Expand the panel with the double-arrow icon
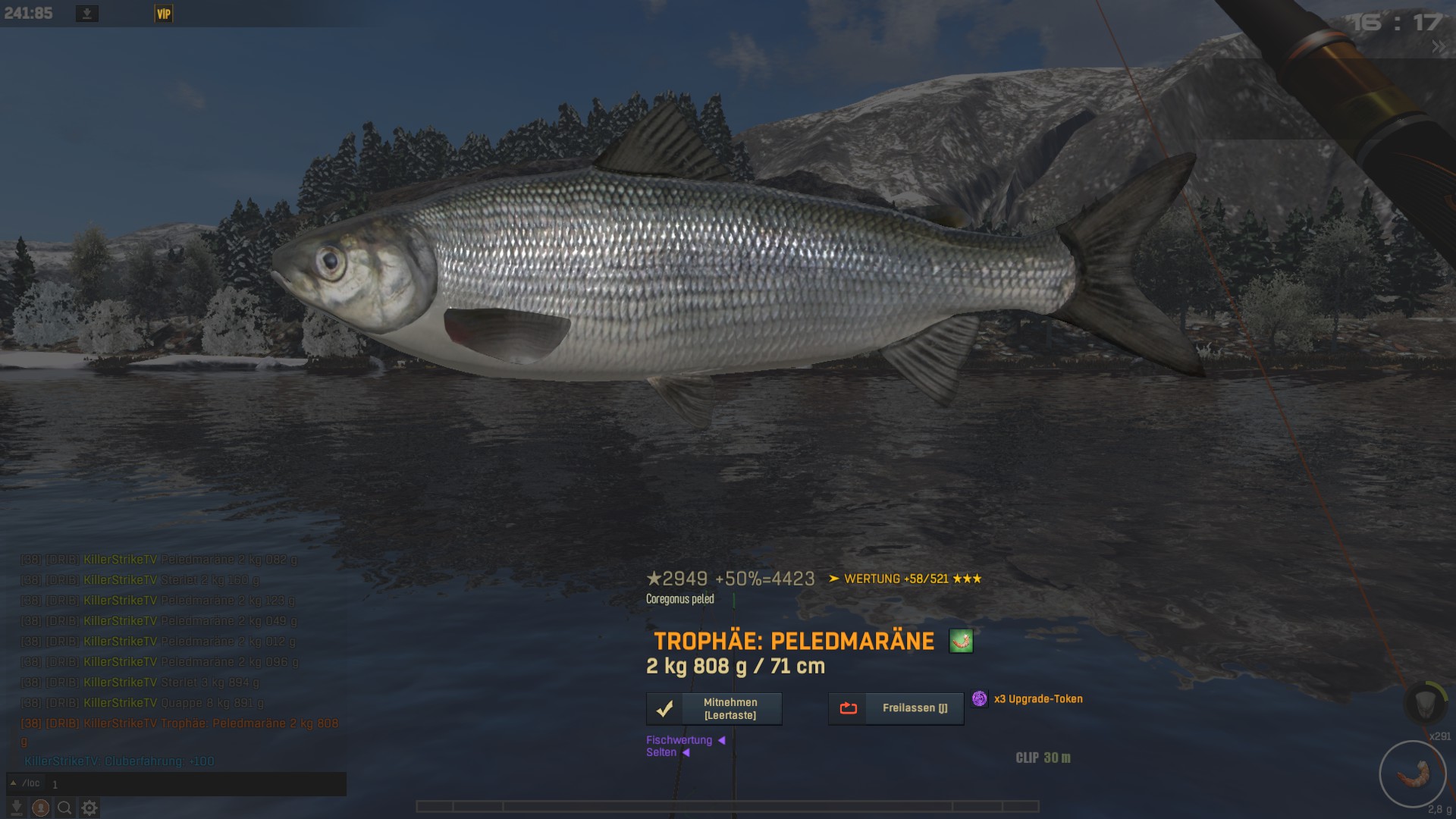Screen dimensions: 1456x819 pos(1438,47)
